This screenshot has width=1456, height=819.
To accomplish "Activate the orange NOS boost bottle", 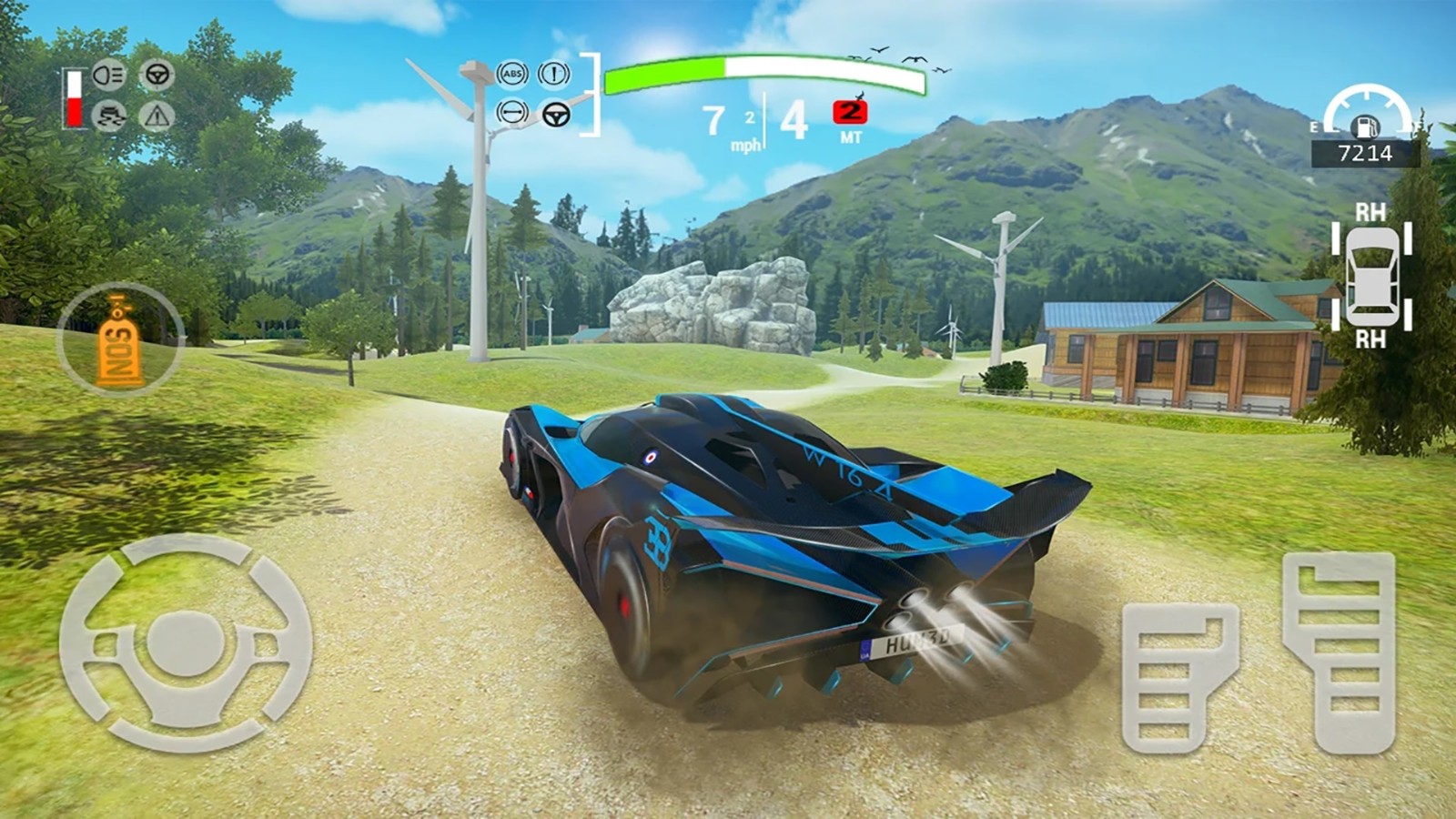I will pyautogui.click(x=121, y=339).
